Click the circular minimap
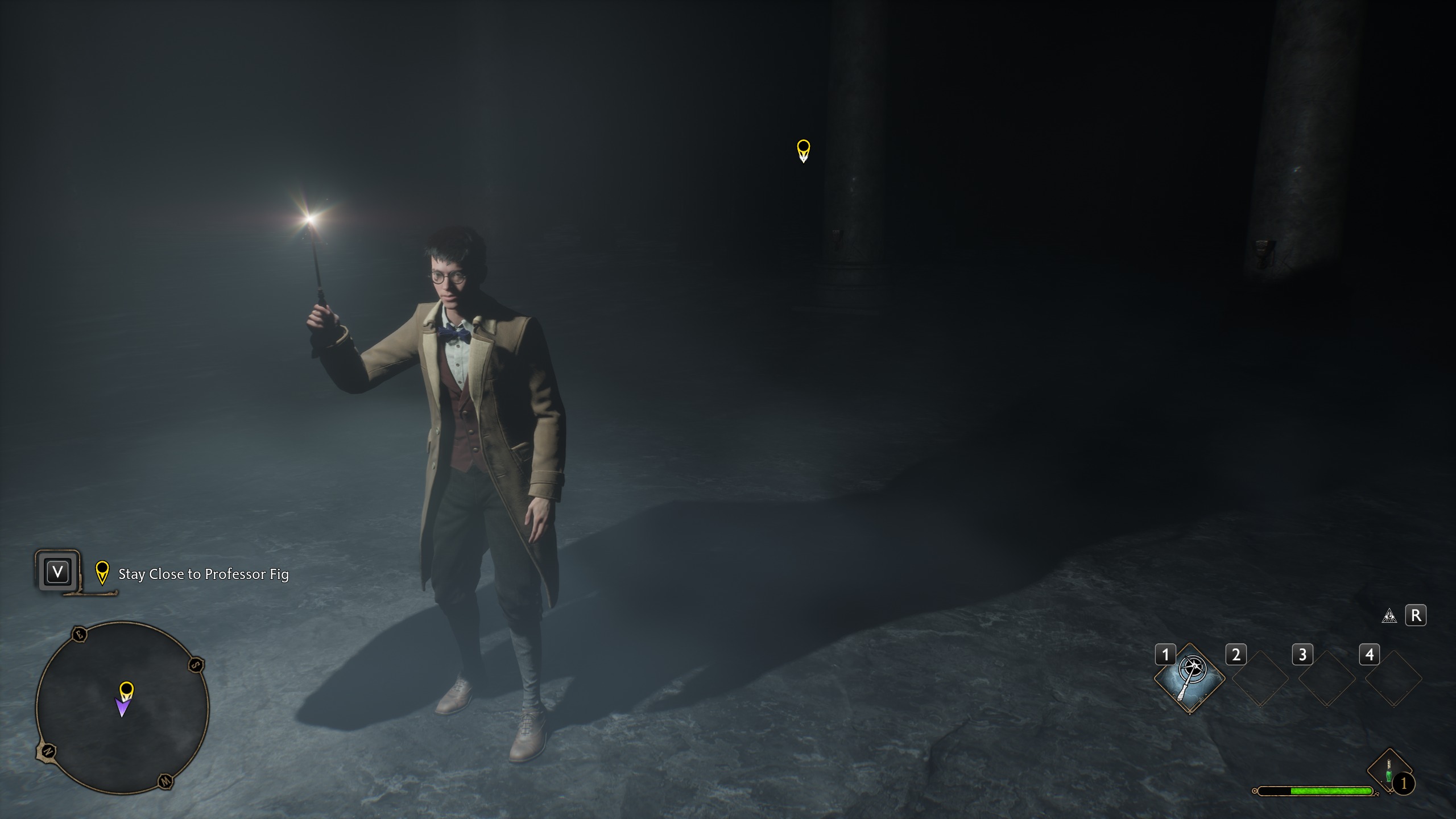This screenshot has height=819, width=1456. coord(122,708)
